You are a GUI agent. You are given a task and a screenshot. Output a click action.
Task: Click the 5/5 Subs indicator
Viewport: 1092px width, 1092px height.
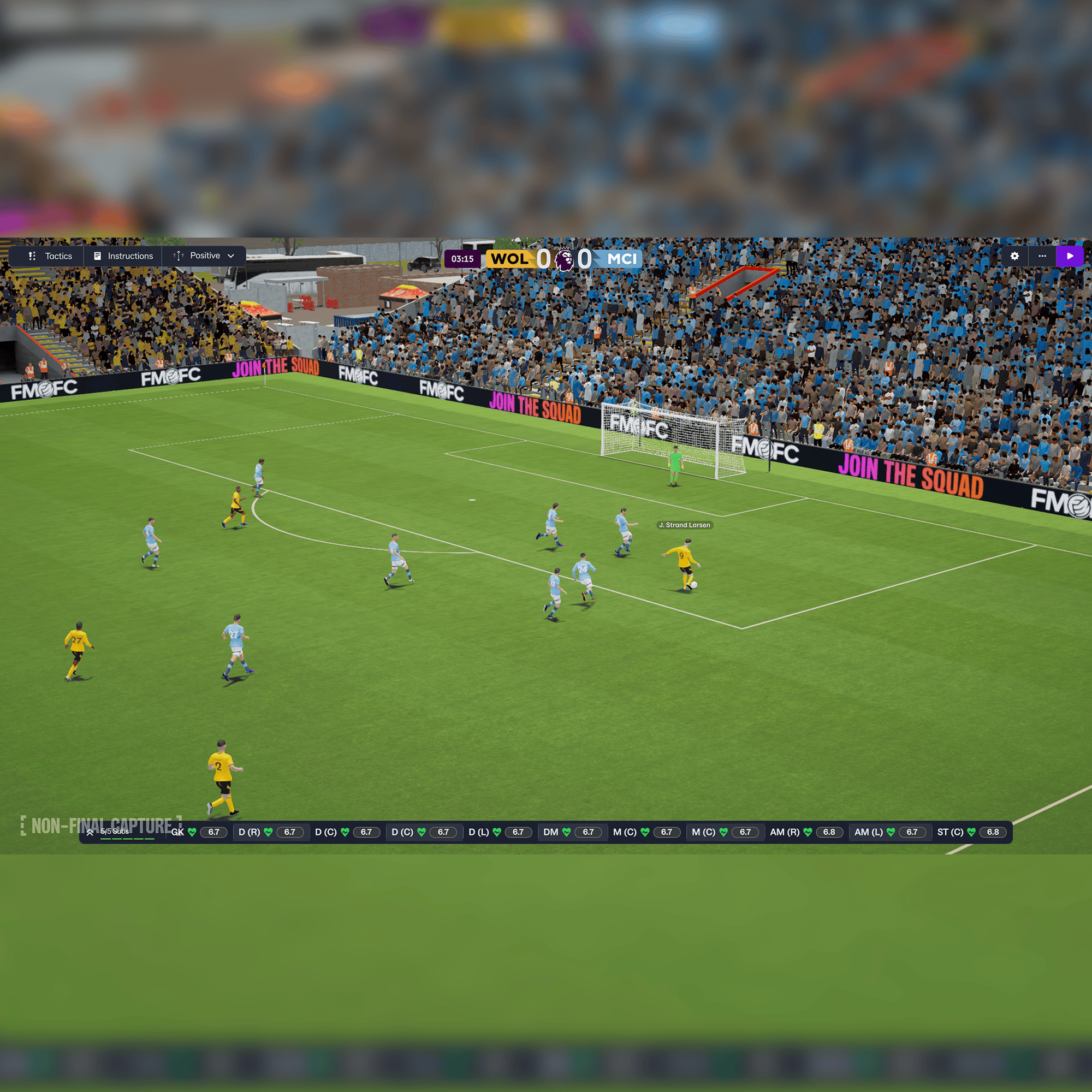pos(114,832)
